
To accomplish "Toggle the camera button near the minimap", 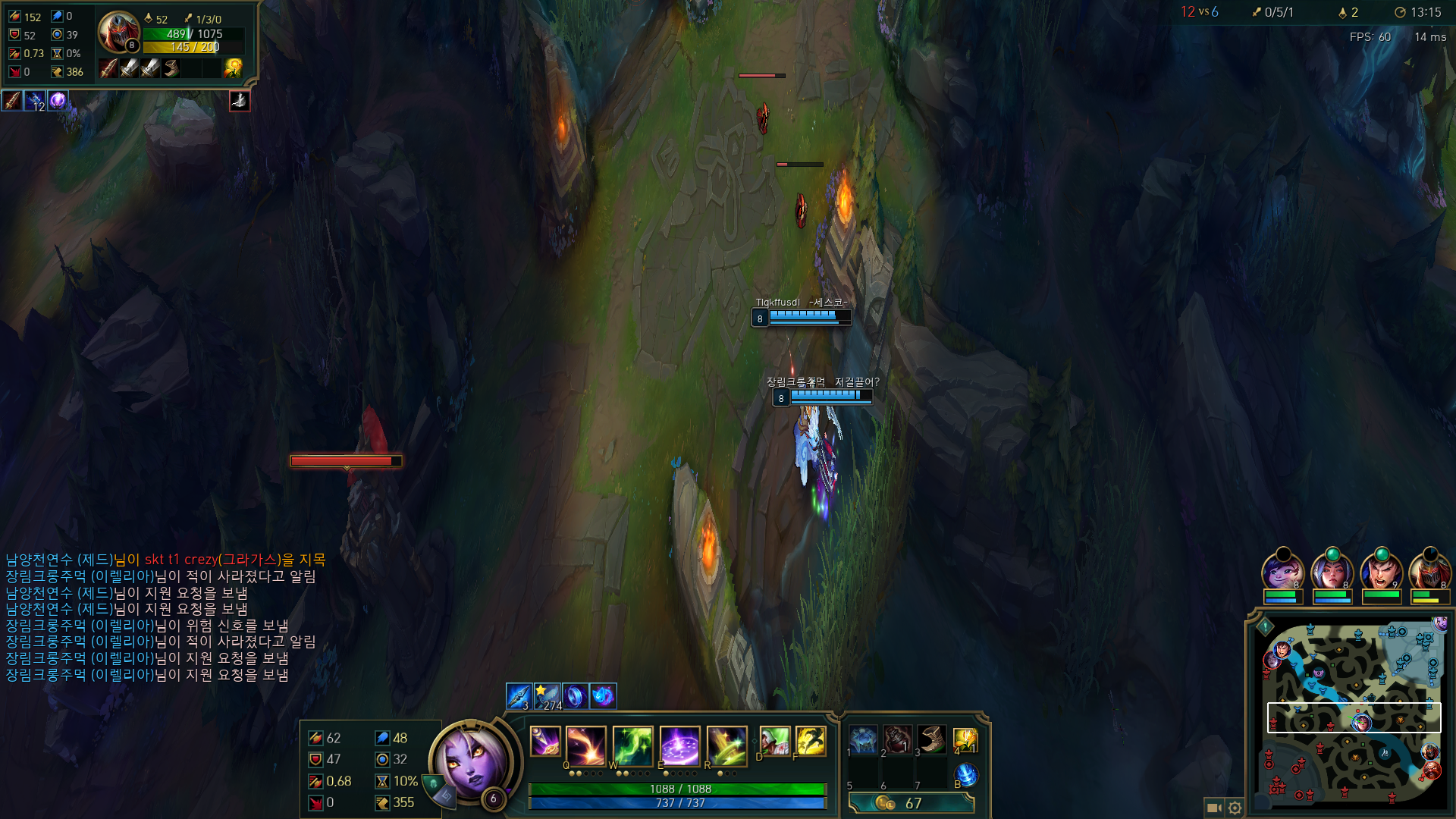I will tap(1213, 808).
